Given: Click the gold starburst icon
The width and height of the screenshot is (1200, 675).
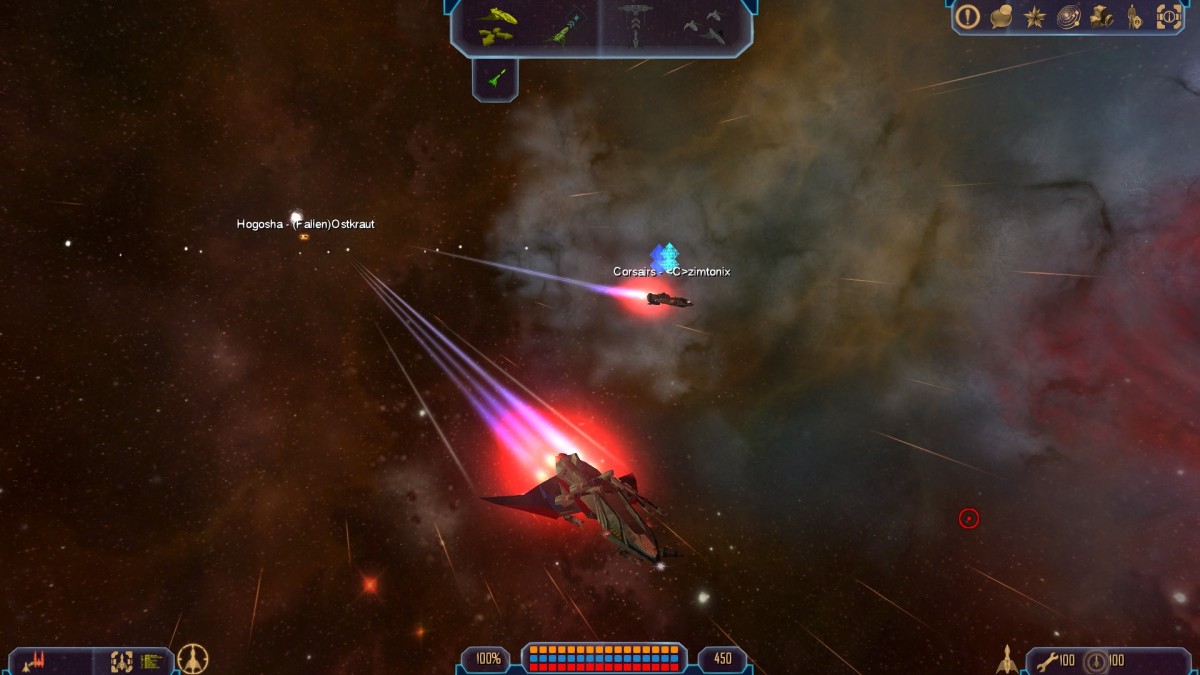Looking at the screenshot, I should pyautogui.click(x=1035, y=16).
